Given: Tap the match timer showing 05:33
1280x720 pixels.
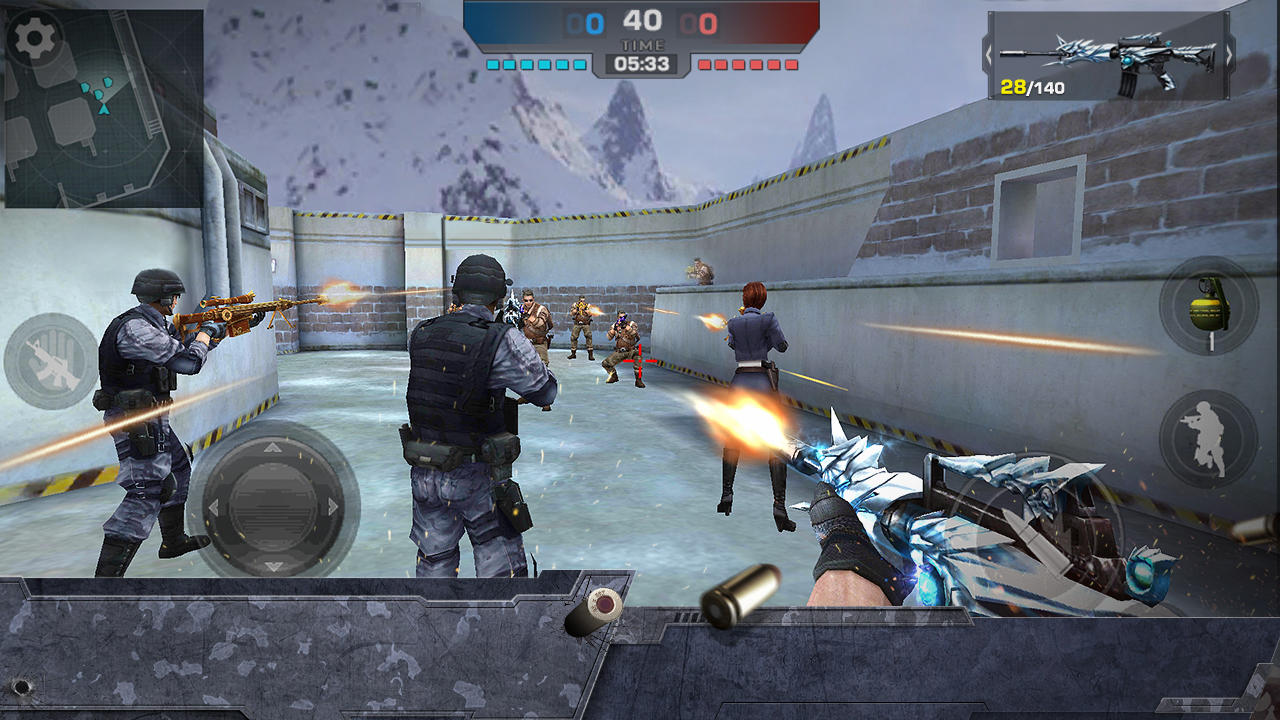Looking at the screenshot, I should click(645, 63).
